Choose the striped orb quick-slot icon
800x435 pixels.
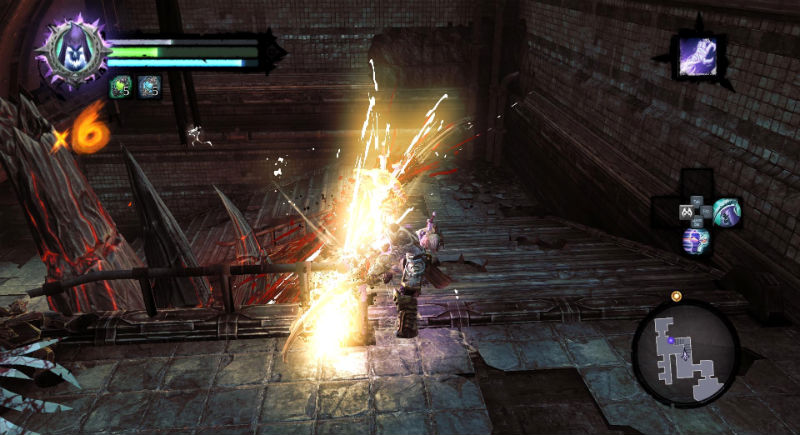point(694,240)
